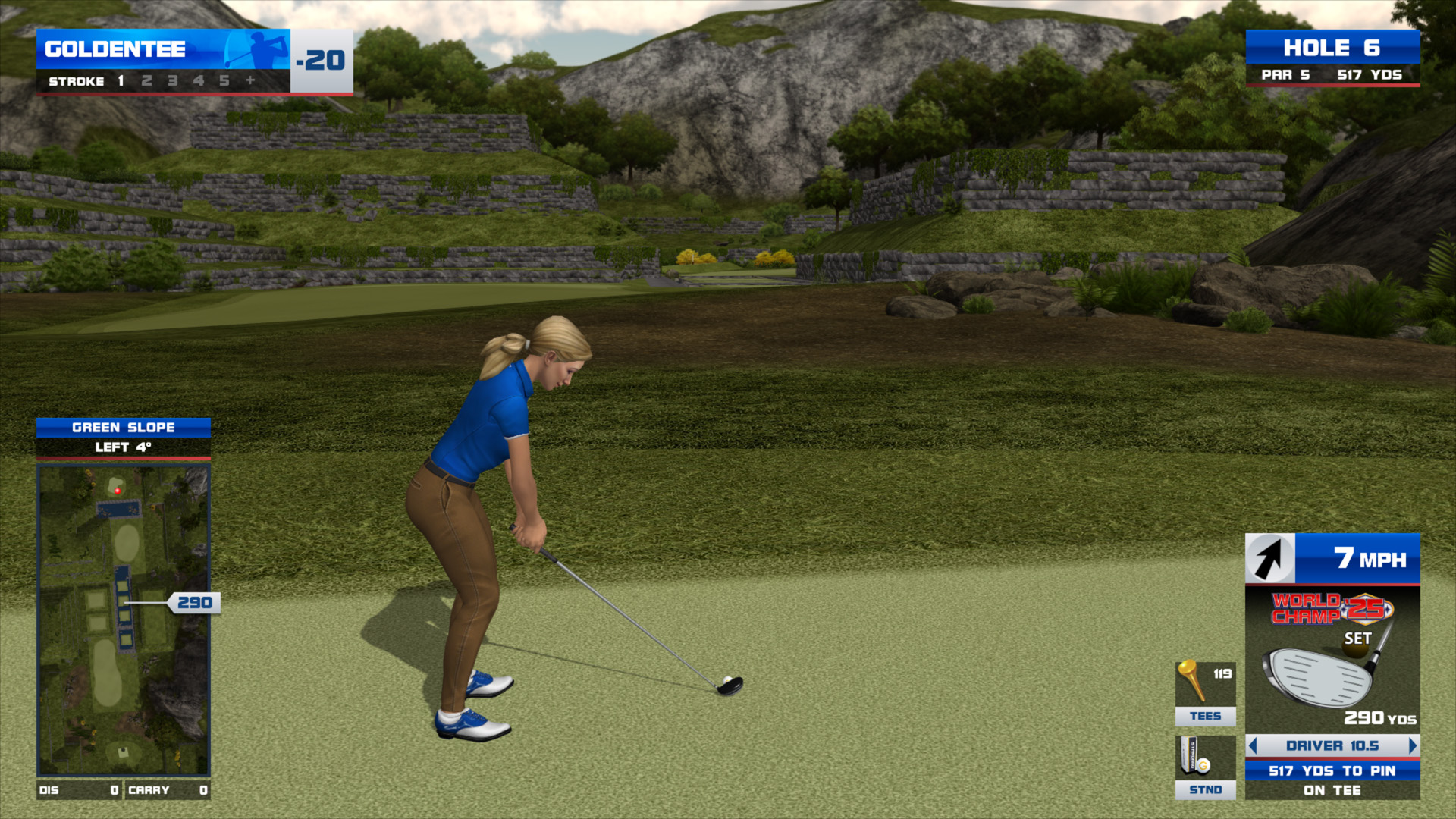This screenshot has height=819, width=1456.
Task: Change the STND ball type
Action: tap(1205, 767)
